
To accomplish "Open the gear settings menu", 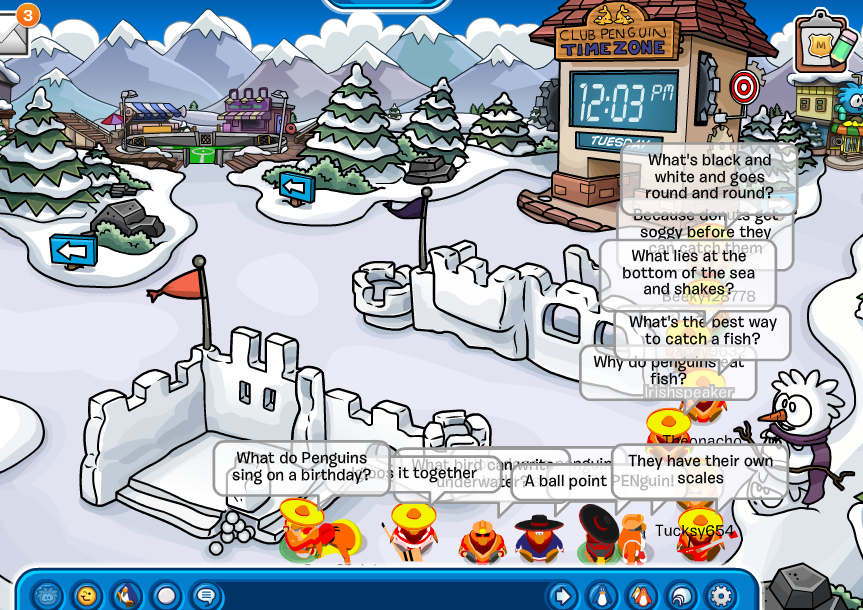I will pos(721,596).
